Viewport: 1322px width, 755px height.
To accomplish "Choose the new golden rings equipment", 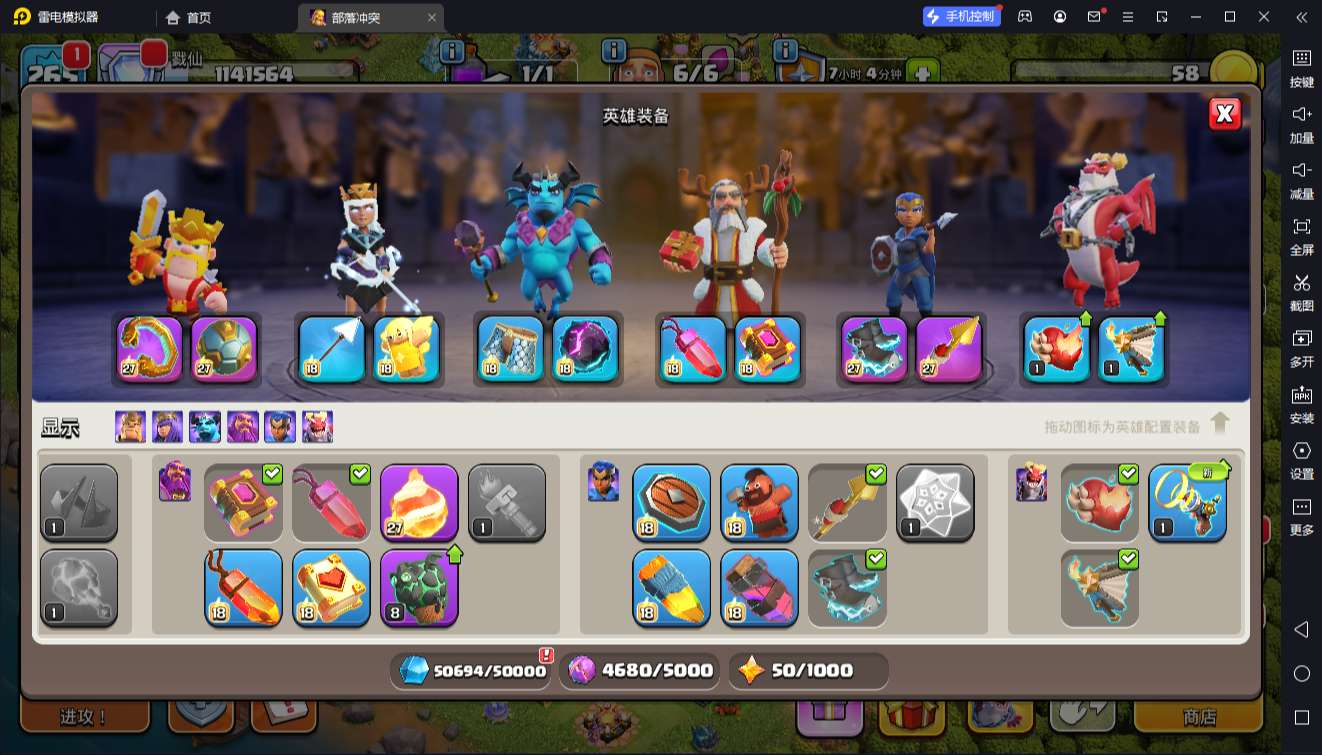I will [x=1187, y=502].
